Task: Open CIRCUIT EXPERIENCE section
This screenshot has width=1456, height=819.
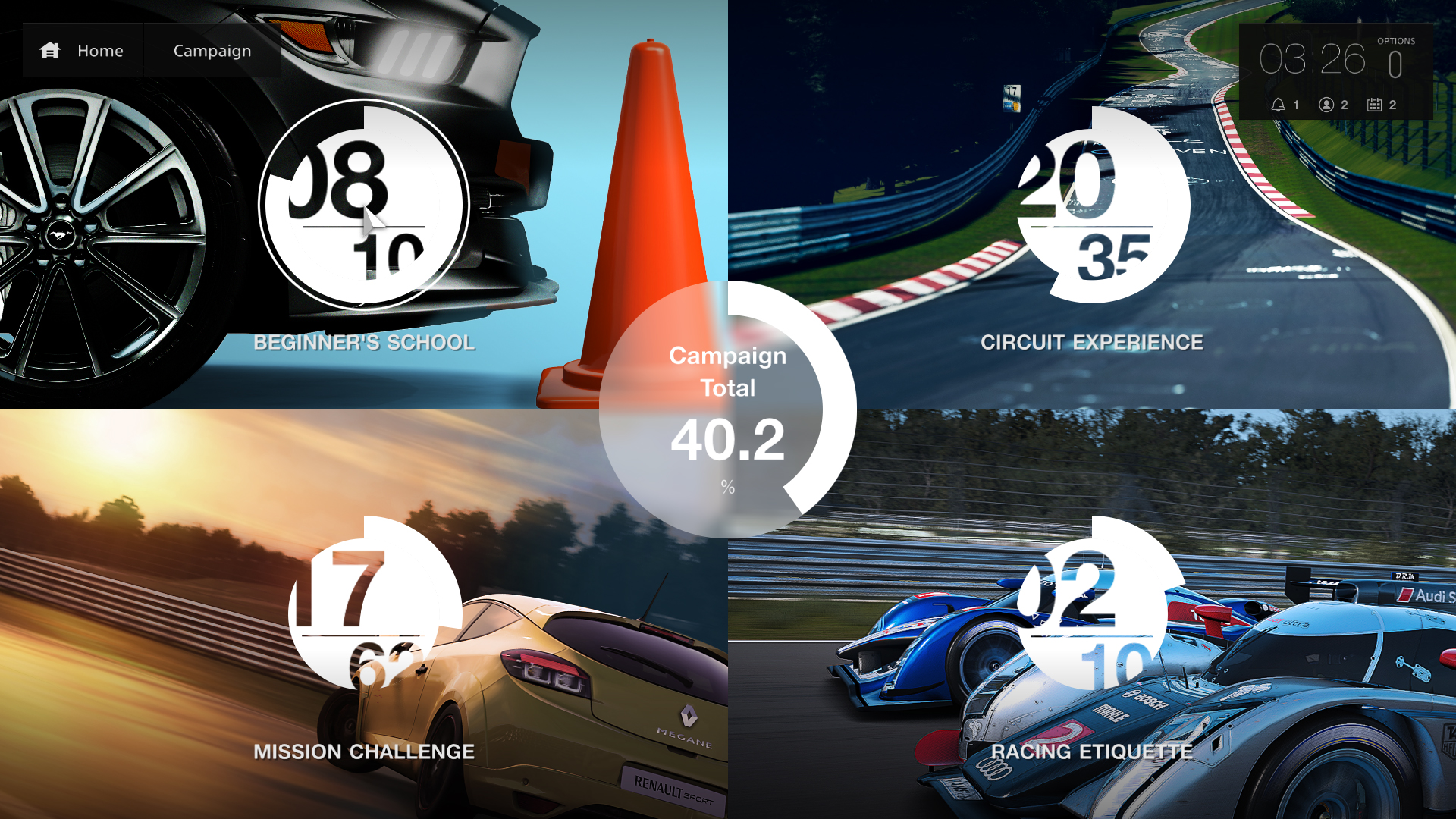Action: click(x=1093, y=342)
